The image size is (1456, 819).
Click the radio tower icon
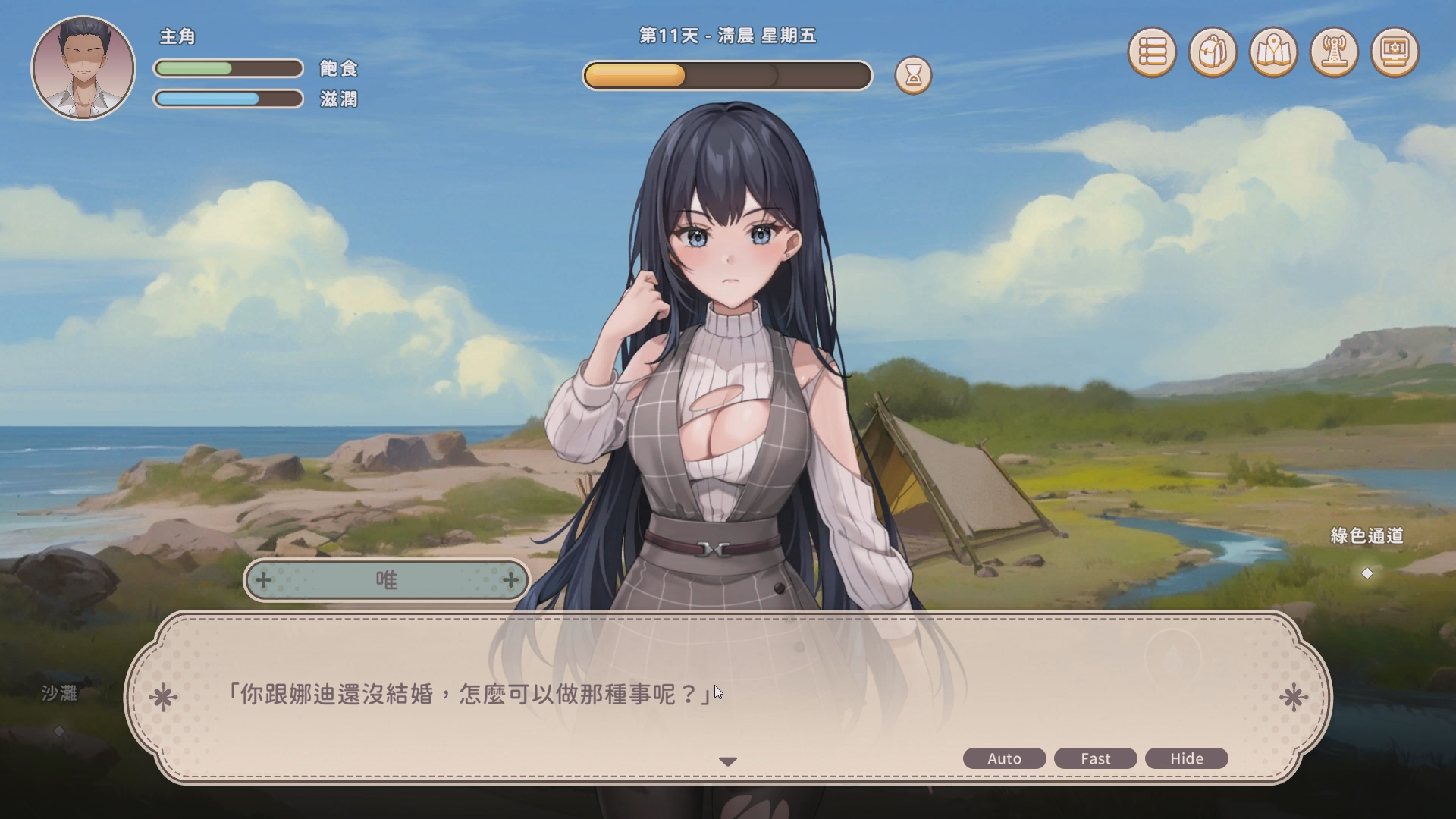pyautogui.click(x=1334, y=52)
